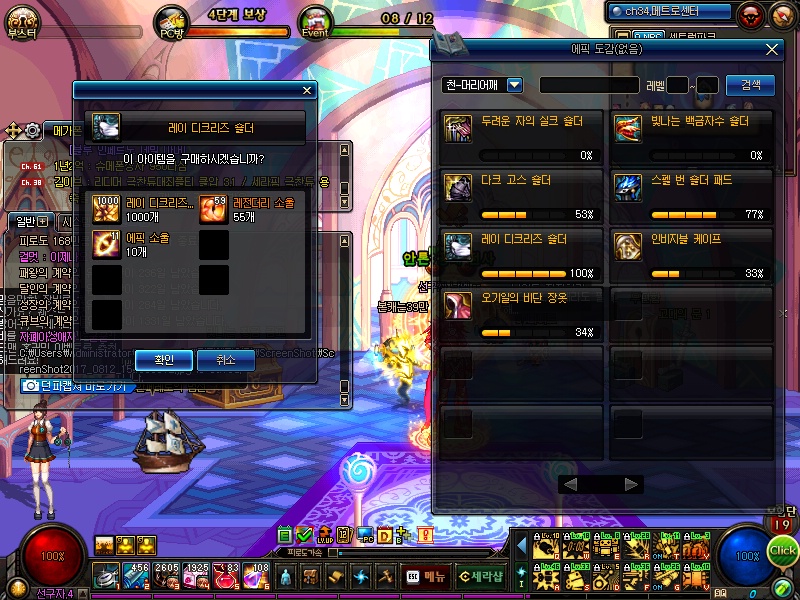Click the 검색 search button
The image size is (800, 600).
point(750,85)
